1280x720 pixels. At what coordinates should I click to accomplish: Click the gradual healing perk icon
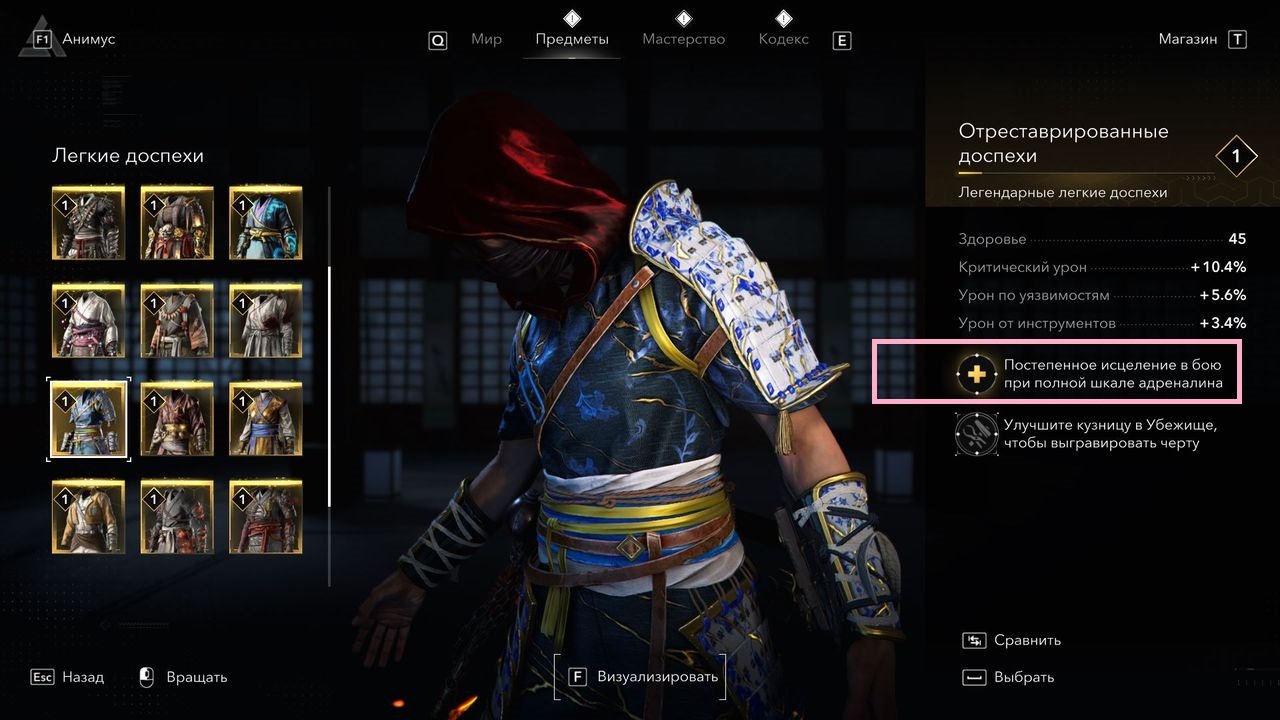975,373
